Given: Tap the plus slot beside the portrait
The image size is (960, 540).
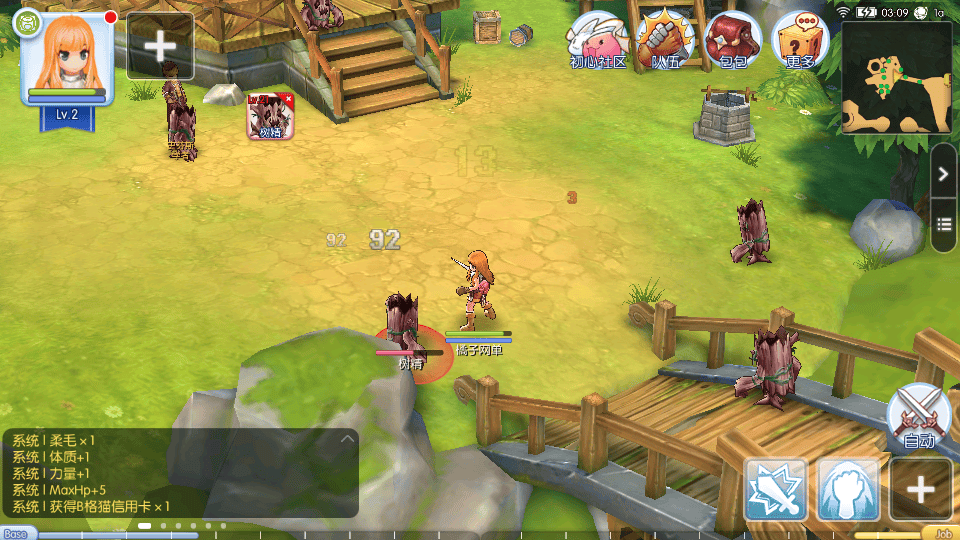Looking at the screenshot, I should [160, 46].
